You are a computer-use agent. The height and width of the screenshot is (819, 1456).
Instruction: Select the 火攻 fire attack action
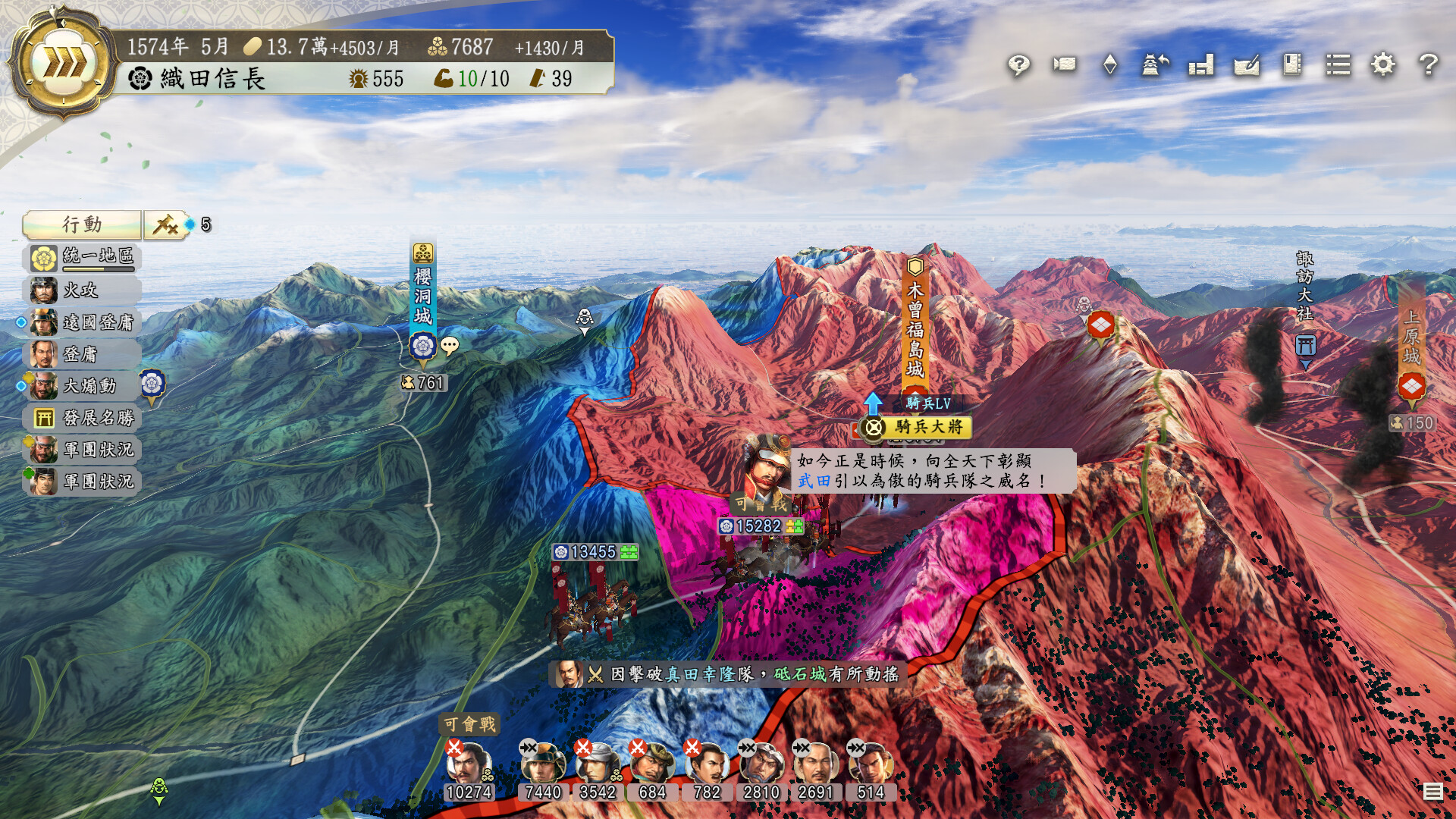(x=83, y=290)
